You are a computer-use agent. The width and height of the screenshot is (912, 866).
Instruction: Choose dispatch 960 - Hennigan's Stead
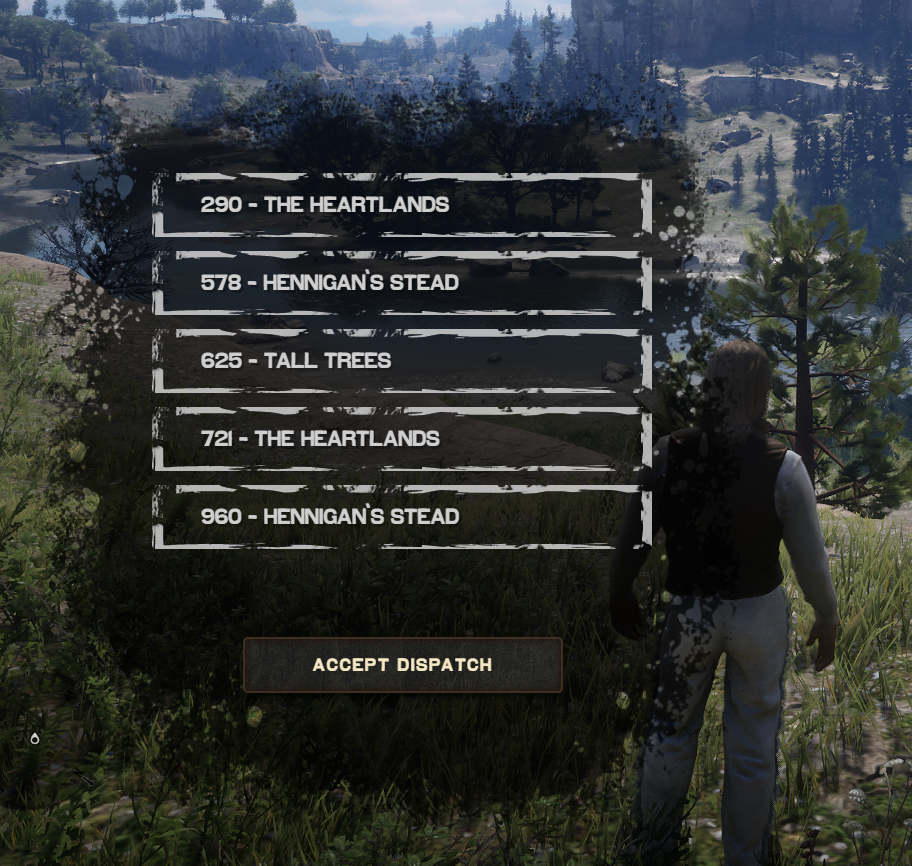(402, 517)
